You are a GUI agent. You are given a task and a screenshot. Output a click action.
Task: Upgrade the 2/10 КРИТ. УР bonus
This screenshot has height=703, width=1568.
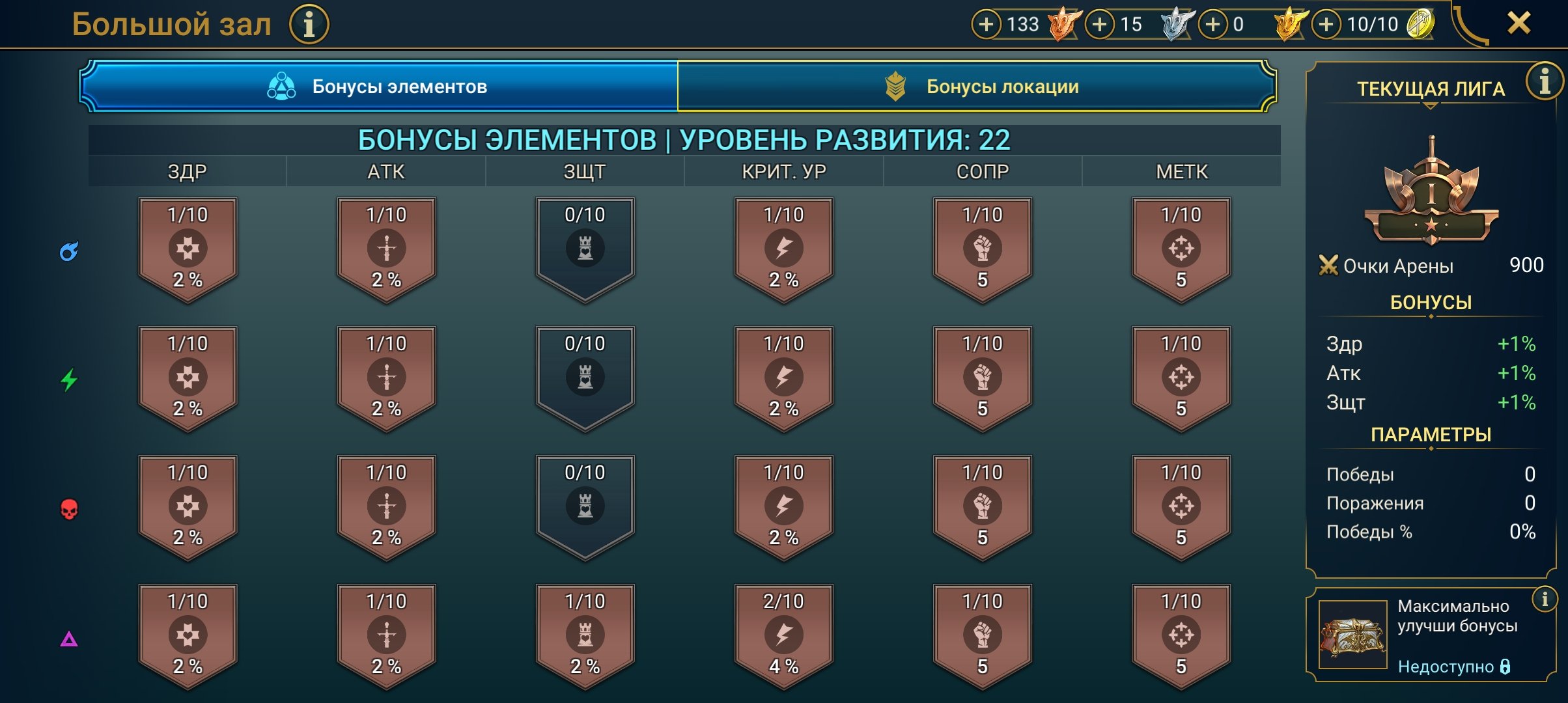[783, 635]
